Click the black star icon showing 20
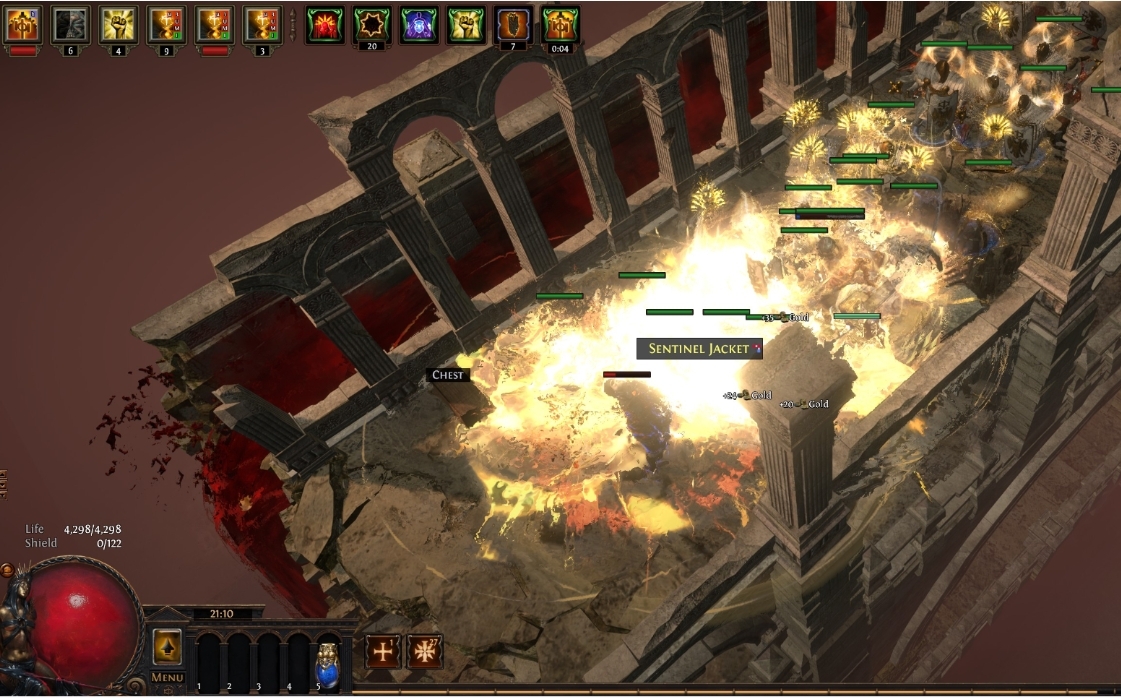 (372, 24)
